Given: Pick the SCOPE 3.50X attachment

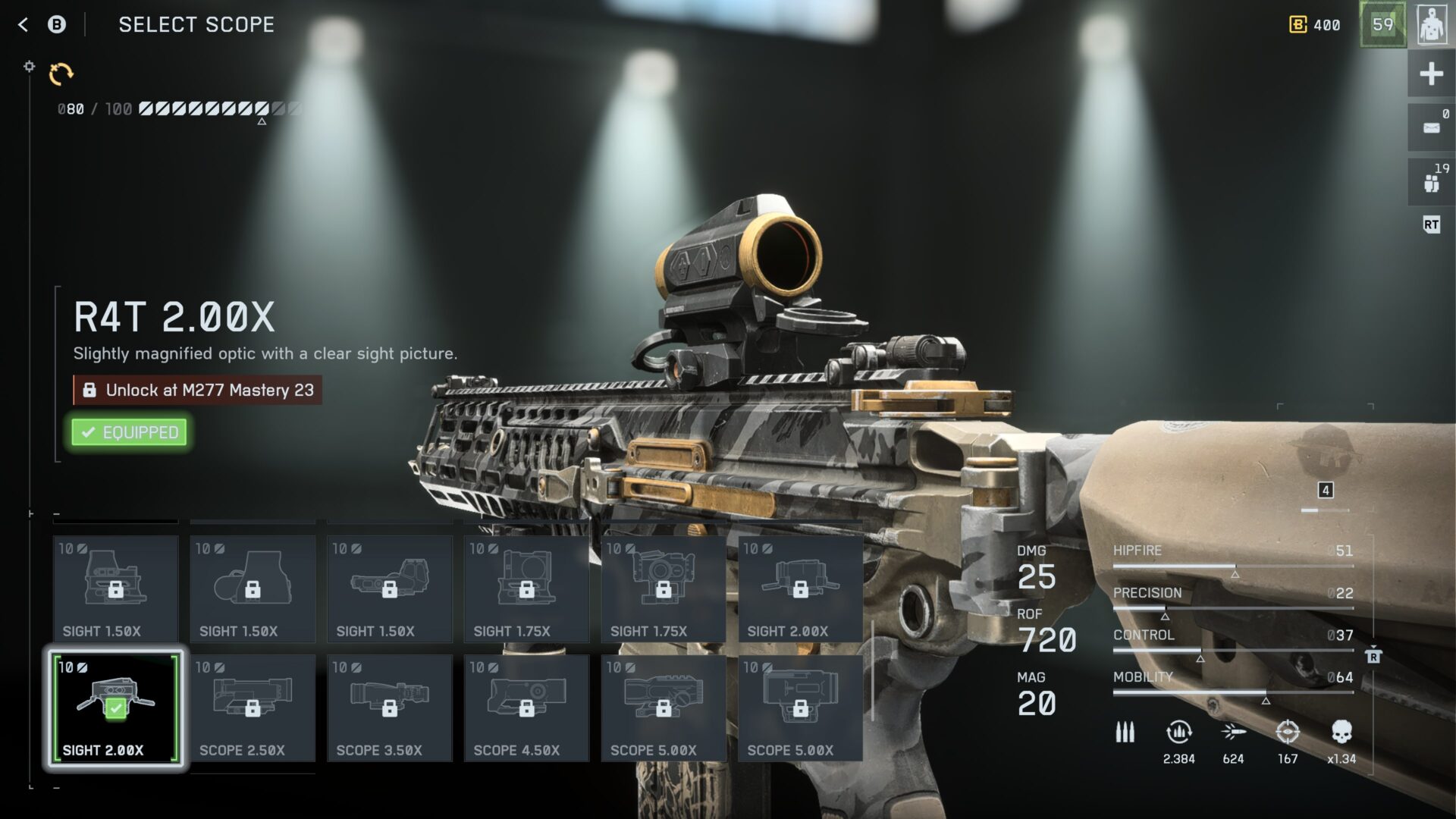Looking at the screenshot, I should point(390,708).
